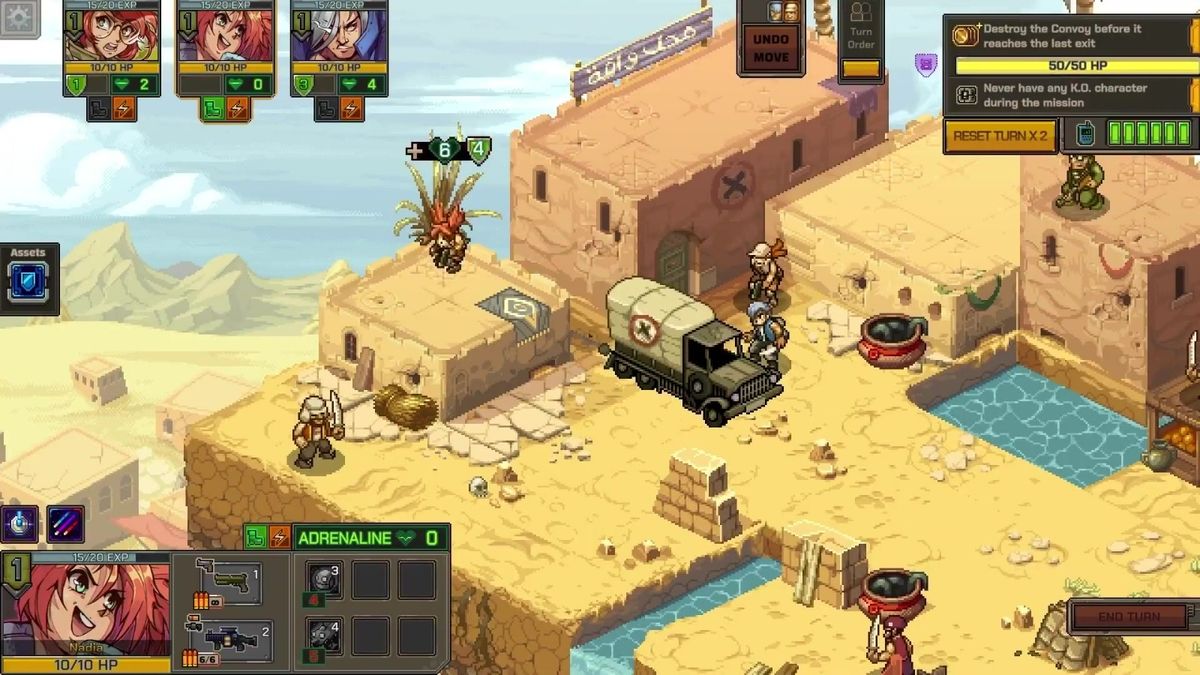Viewport: 1200px width, 675px height.
Task: Activate the skill in slot 4
Action: point(323,638)
